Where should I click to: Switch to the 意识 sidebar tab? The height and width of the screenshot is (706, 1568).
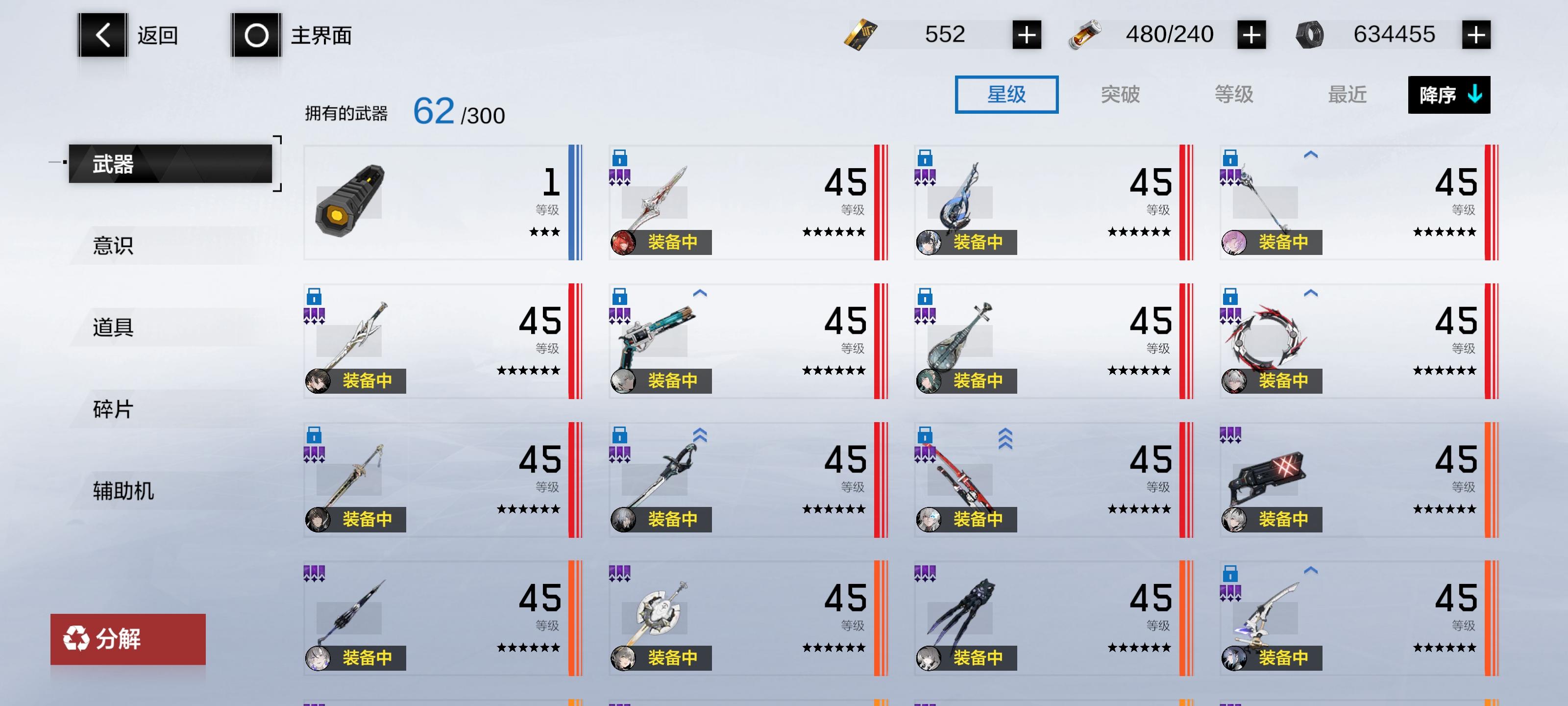113,247
